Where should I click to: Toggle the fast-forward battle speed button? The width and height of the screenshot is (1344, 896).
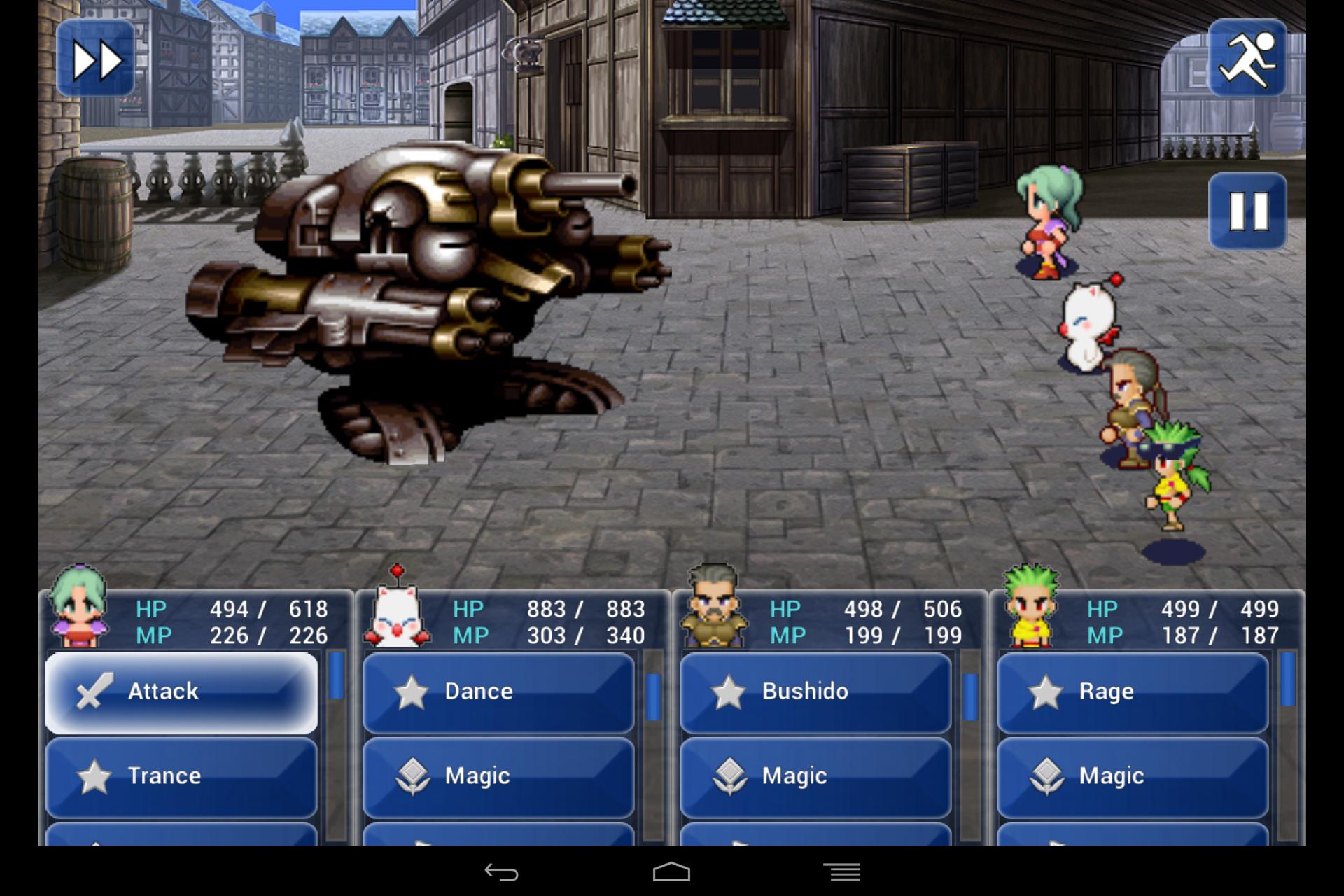click(x=96, y=59)
